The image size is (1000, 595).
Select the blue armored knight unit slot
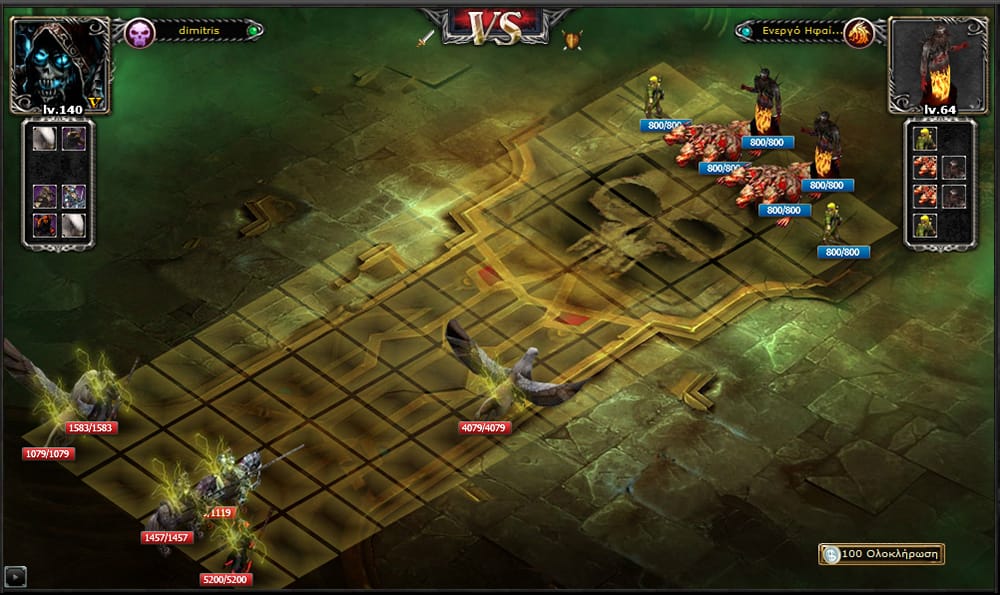[73, 196]
